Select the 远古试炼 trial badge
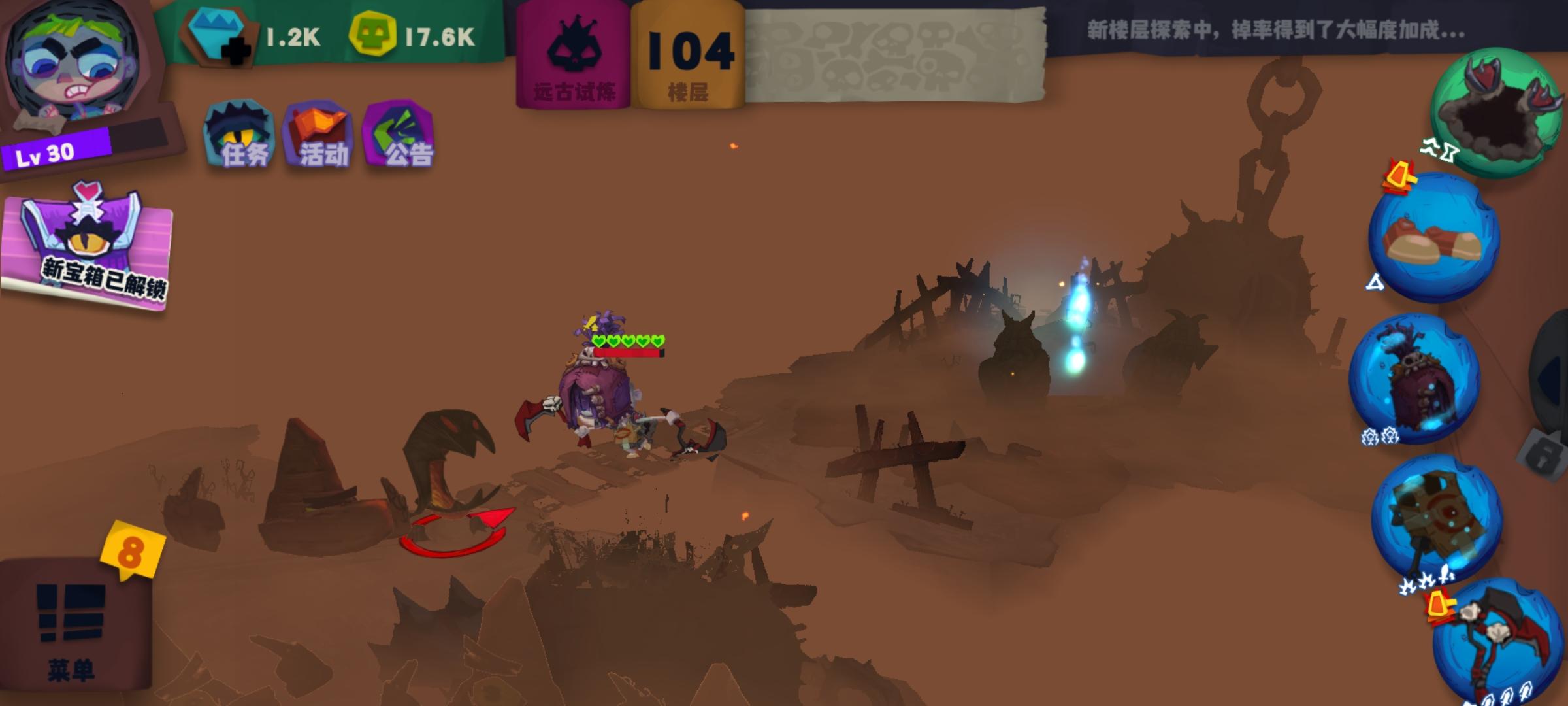The image size is (1568, 706). click(575, 56)
